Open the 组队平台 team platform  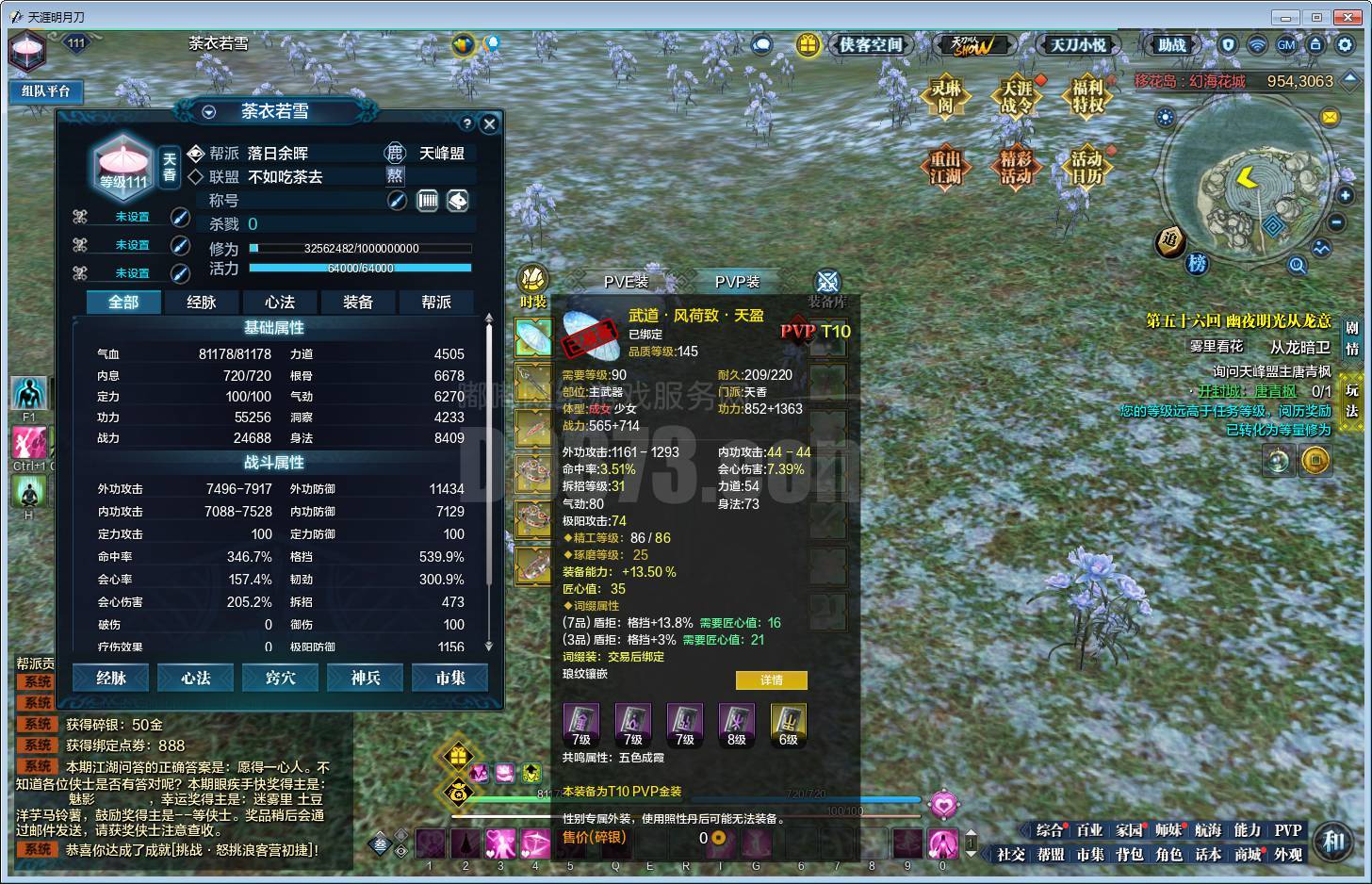46,91
